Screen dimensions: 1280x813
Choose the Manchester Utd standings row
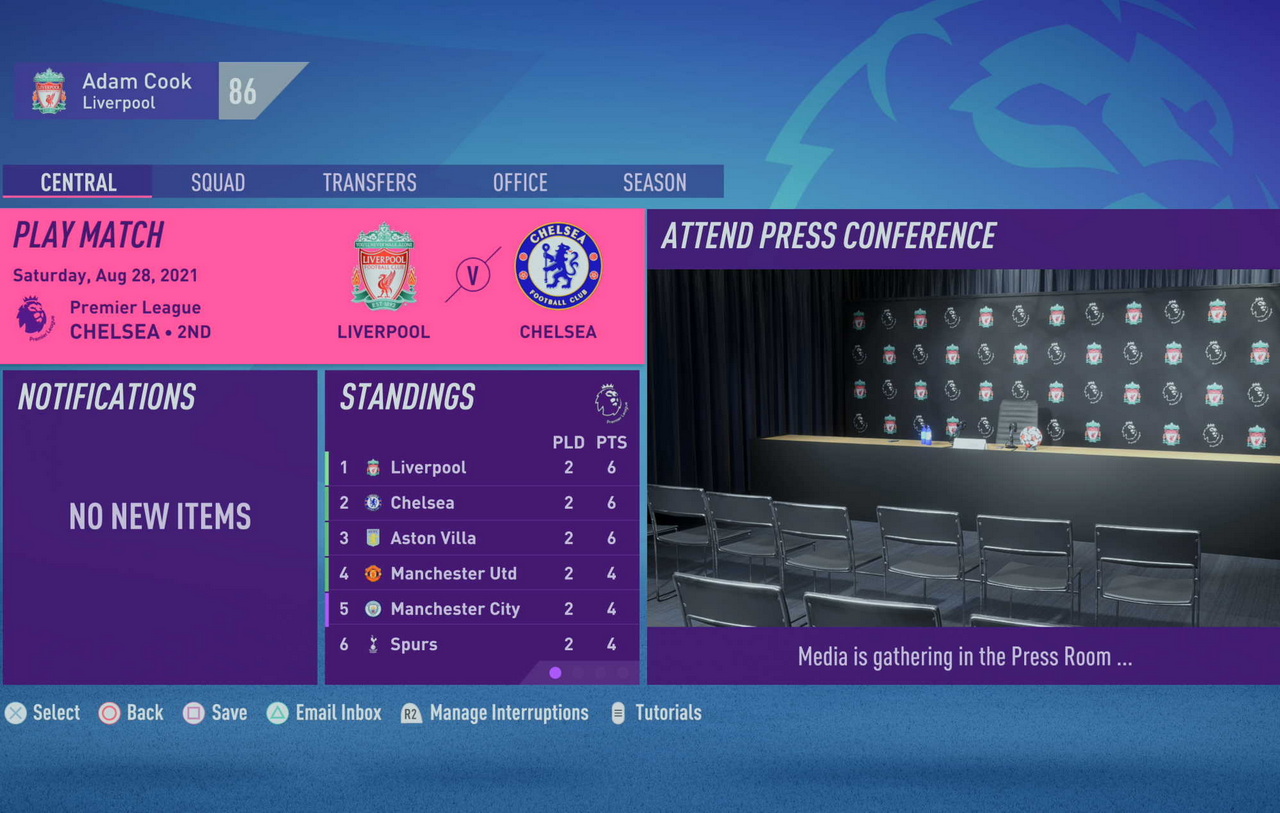pos(483,574)
